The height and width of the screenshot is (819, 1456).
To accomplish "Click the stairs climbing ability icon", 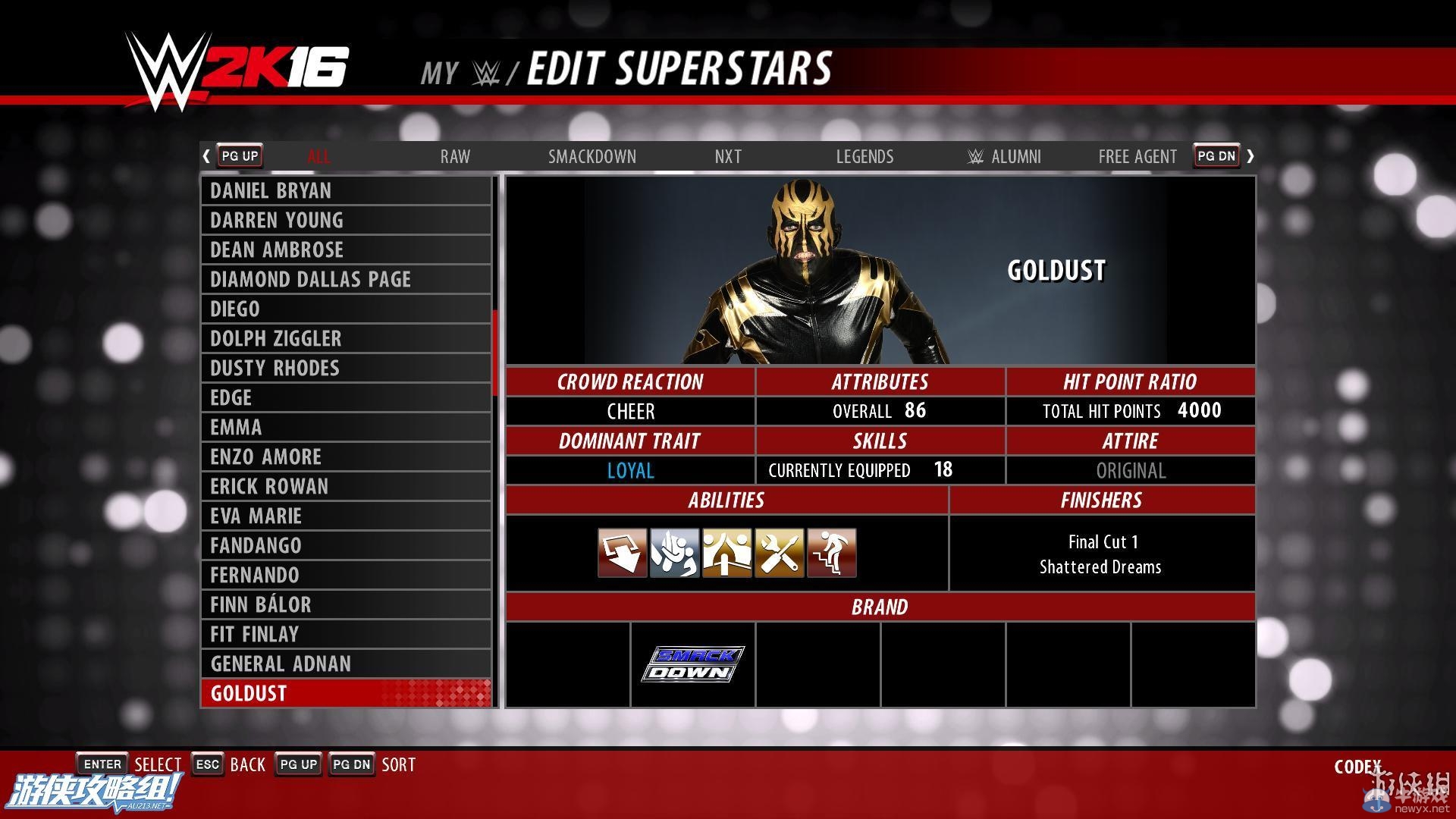I will tap(831, 553).
